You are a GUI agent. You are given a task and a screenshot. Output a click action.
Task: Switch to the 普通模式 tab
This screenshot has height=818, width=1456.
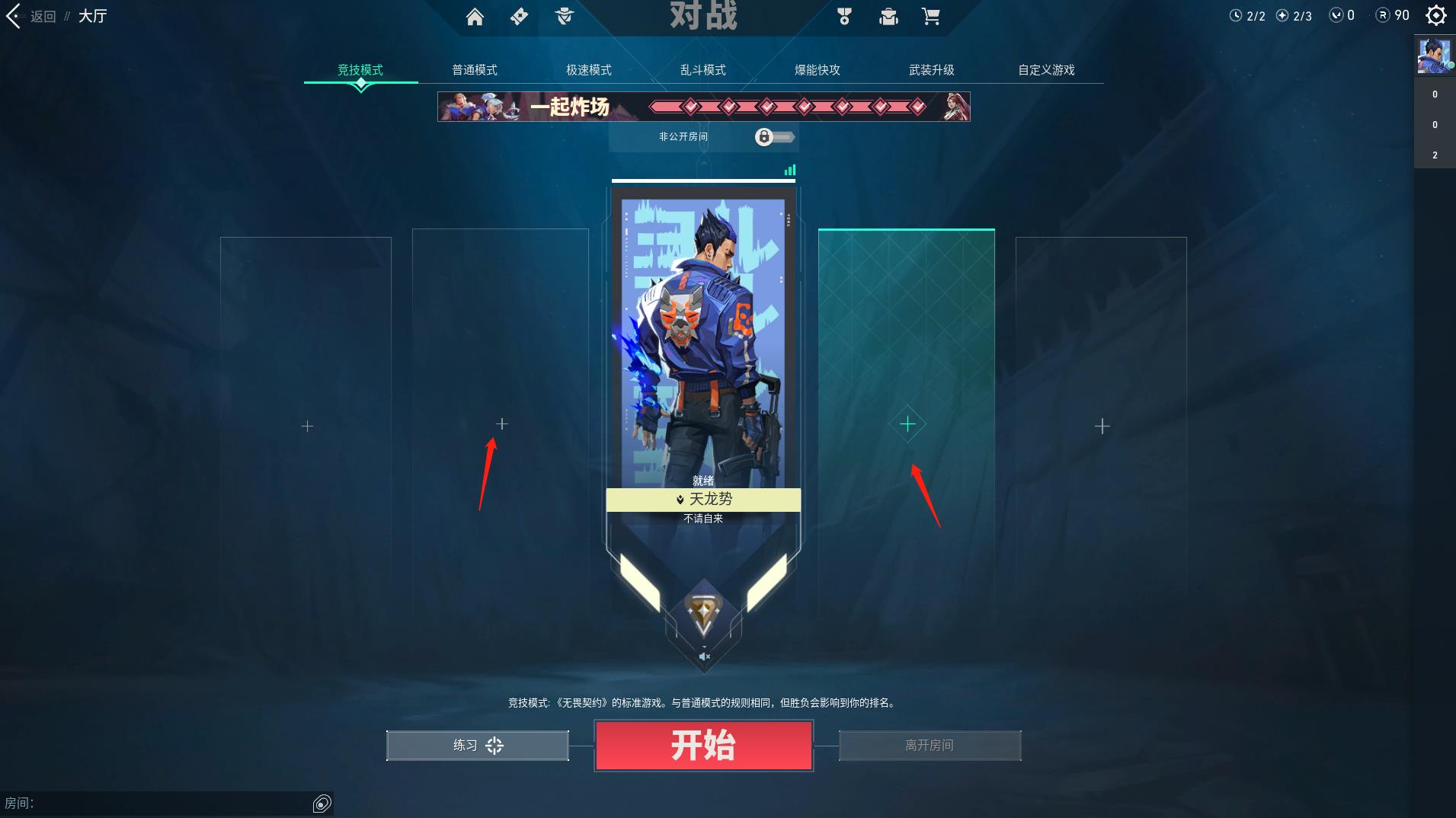(473, 69)
